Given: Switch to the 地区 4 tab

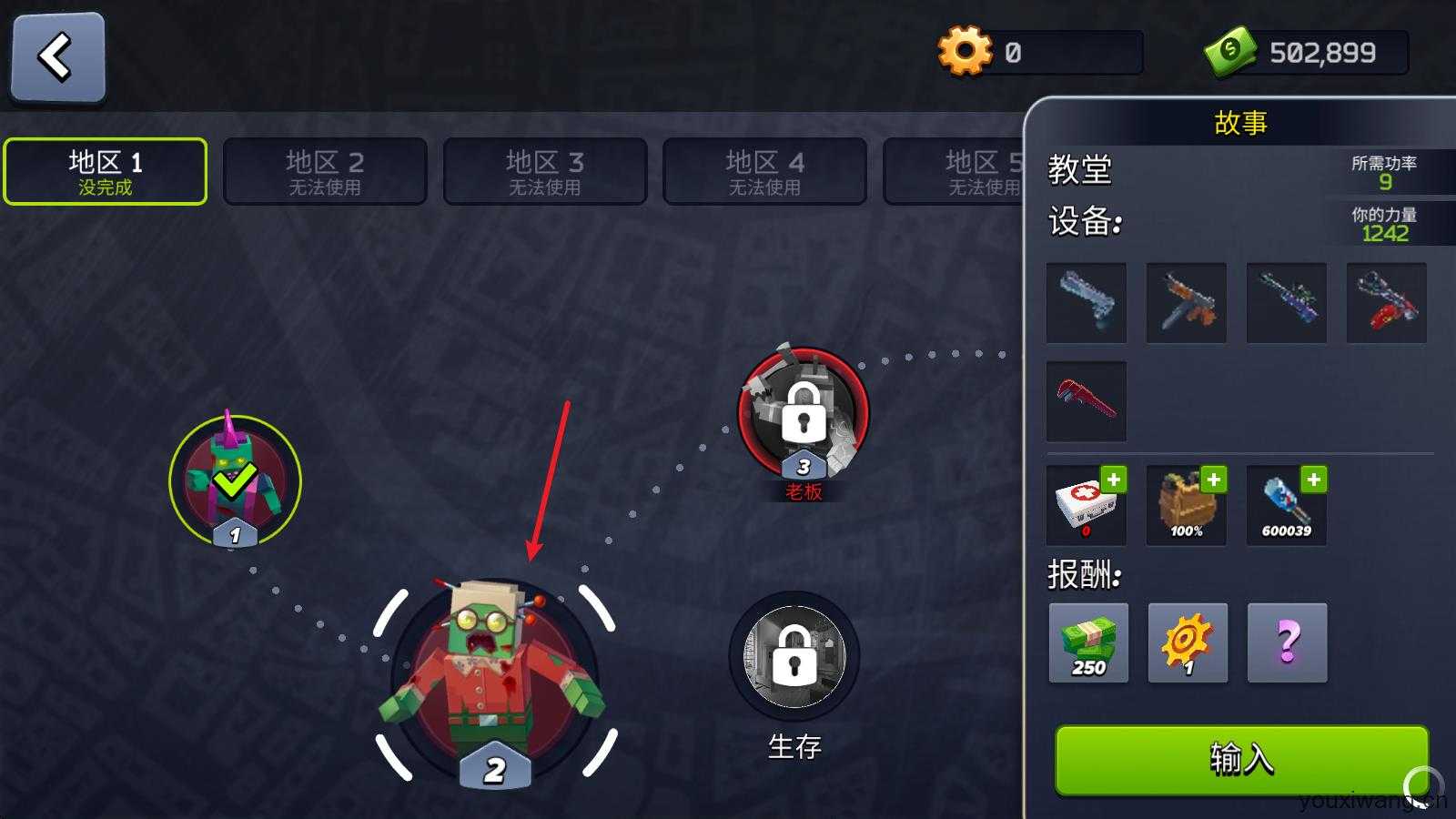Looking at the screenshot, I should [x=764, y=171].
